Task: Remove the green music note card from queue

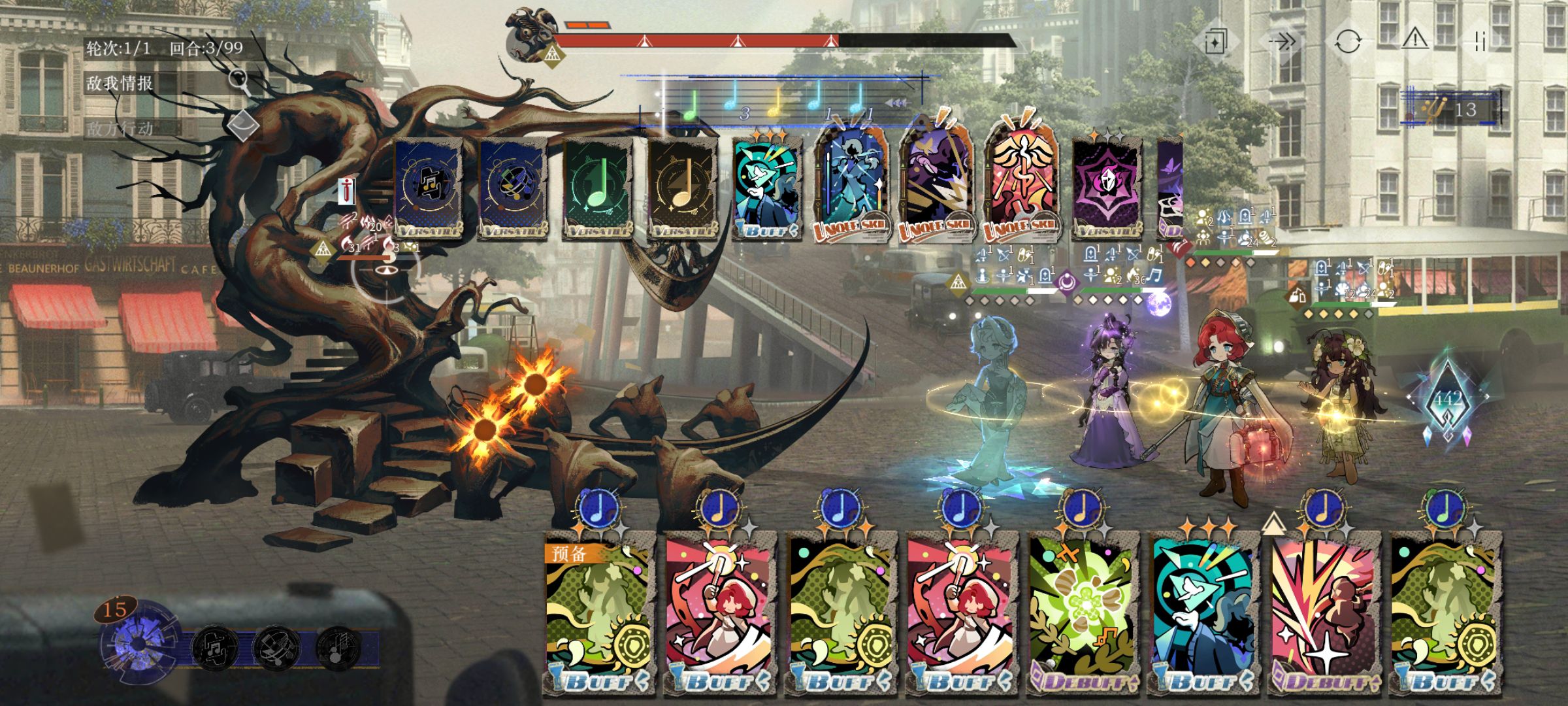Action: tap(598, 188)
